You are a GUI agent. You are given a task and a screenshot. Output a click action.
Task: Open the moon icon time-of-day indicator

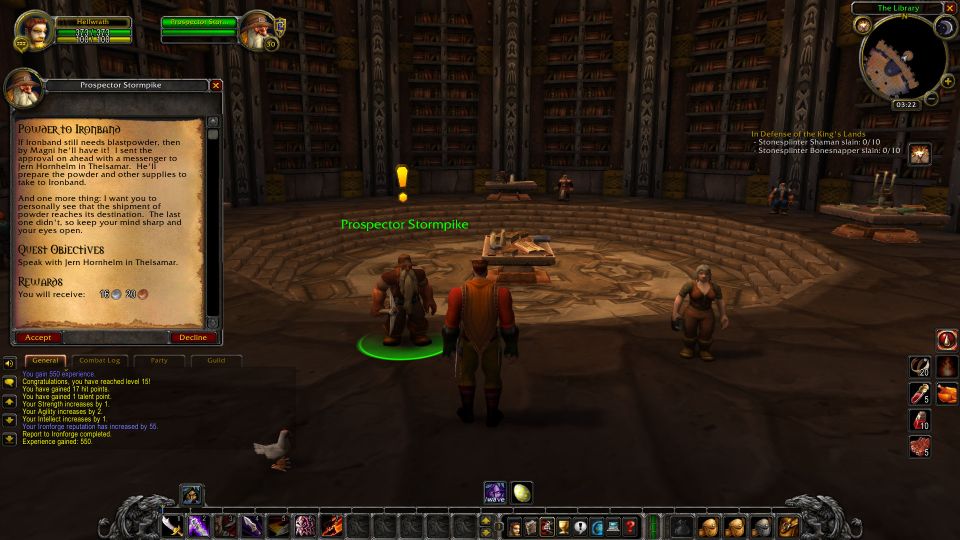[944, 28]
